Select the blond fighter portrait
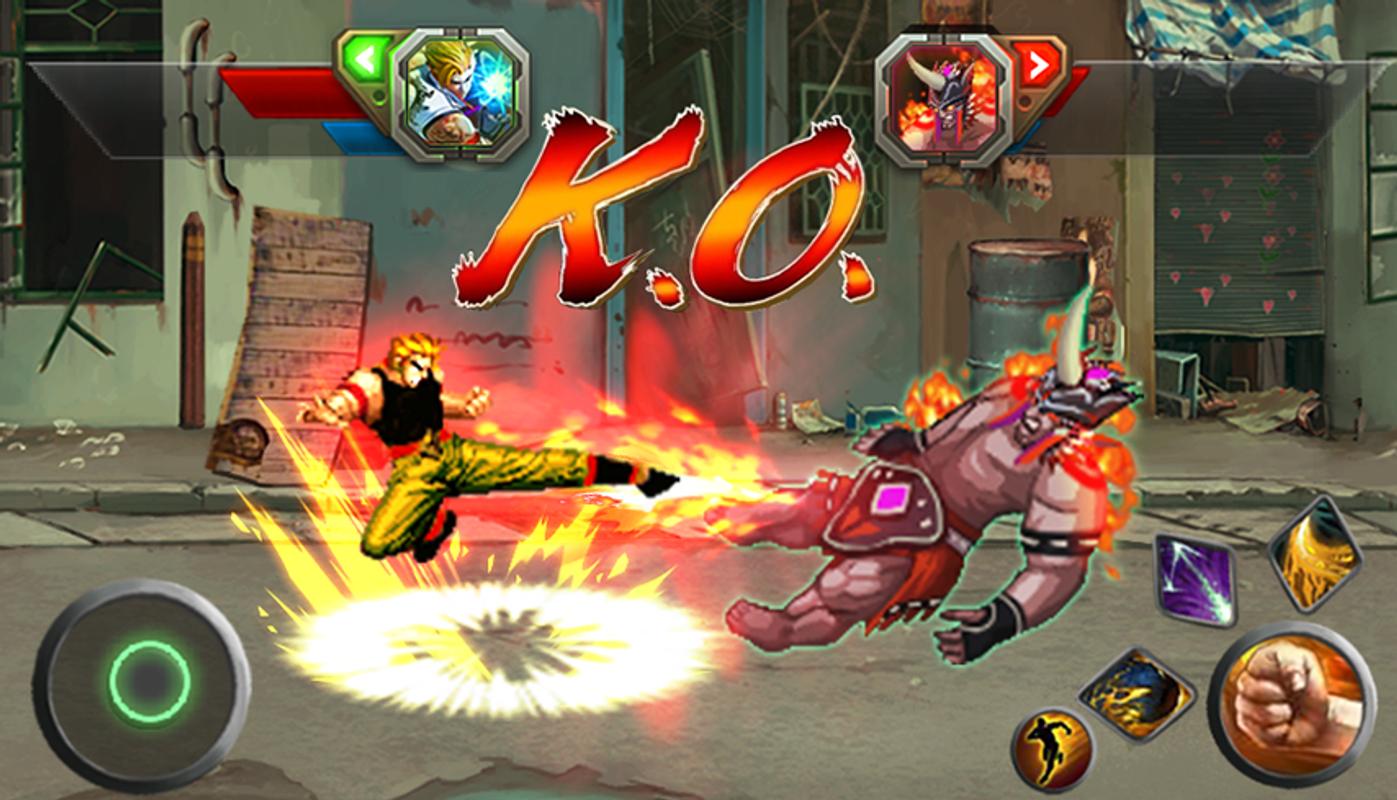Viewport: 1397px width, 800px height. (460, 97)
